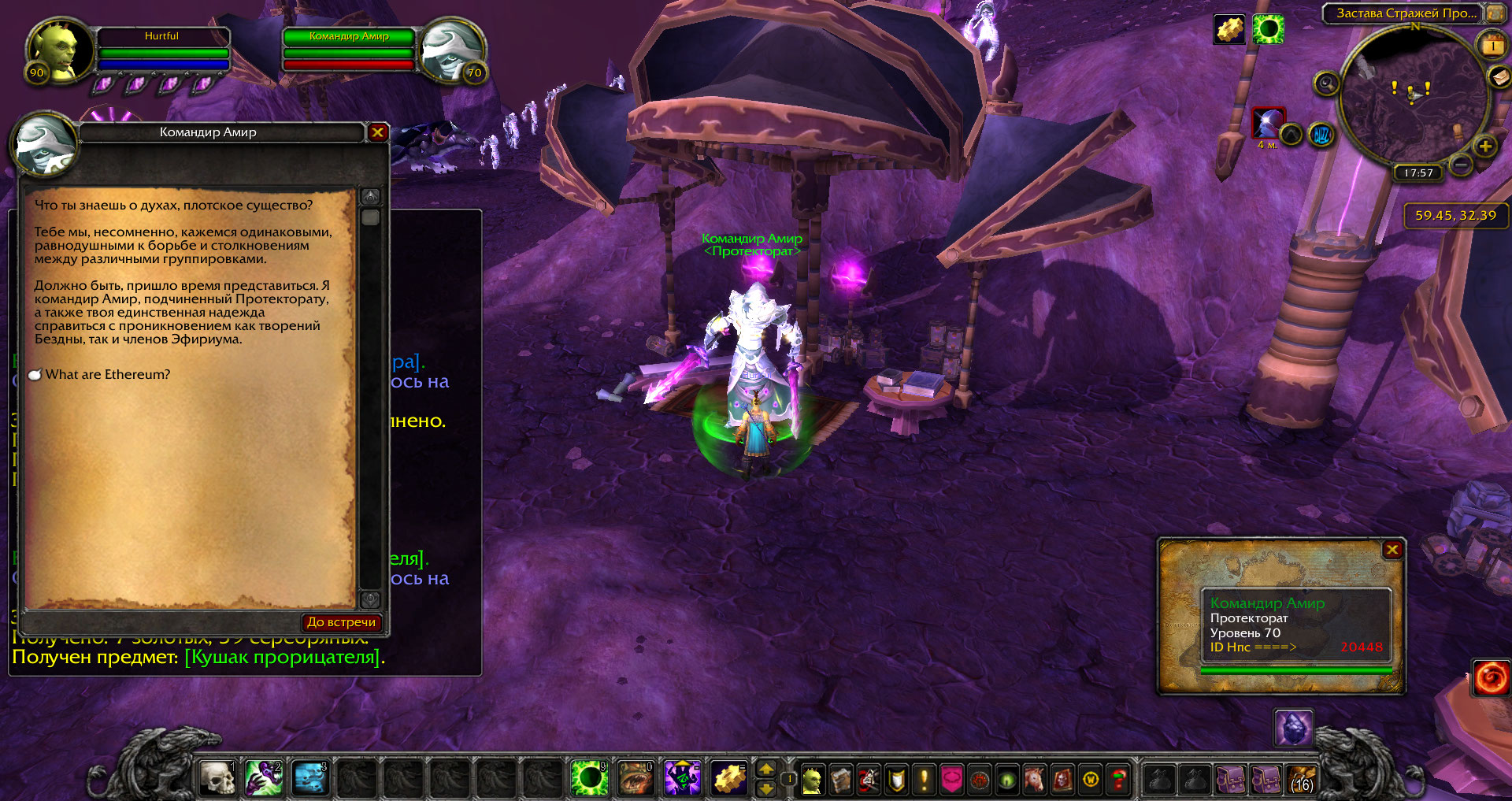This screenshot has height=801, width=1512.
Task: Close the Командир Амир dialogue window
Action: (x=378, y=132)
